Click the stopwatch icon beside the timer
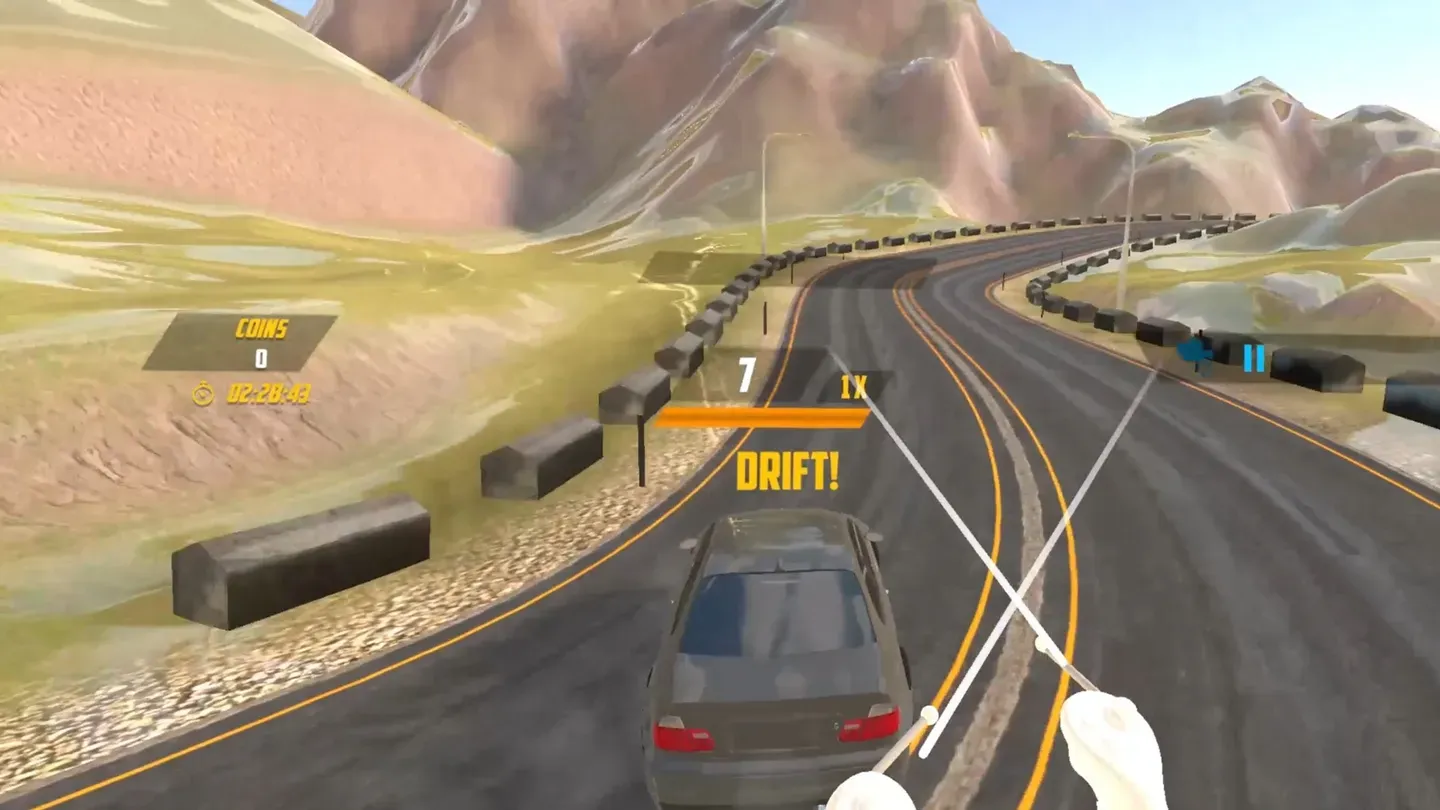This screenshot has height=810, width=1440. (x=204, y=394)
